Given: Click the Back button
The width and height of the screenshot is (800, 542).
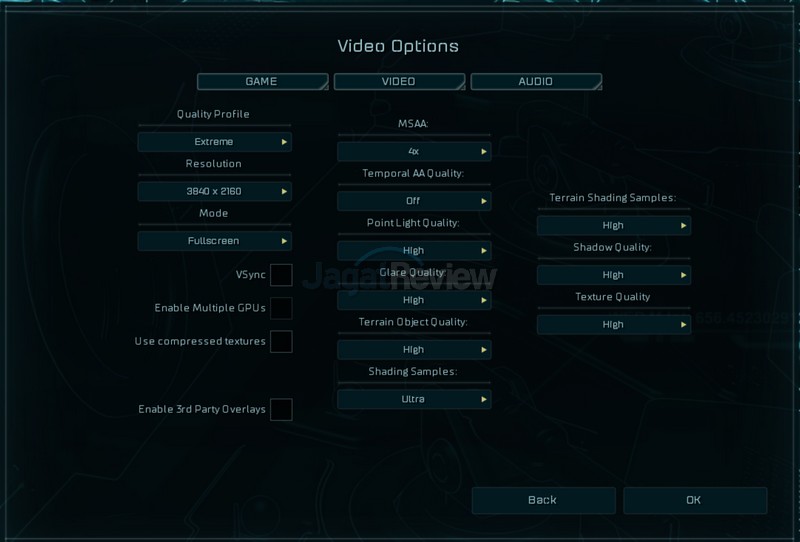Looking at the screenshot, I should [x=542, y=500].
